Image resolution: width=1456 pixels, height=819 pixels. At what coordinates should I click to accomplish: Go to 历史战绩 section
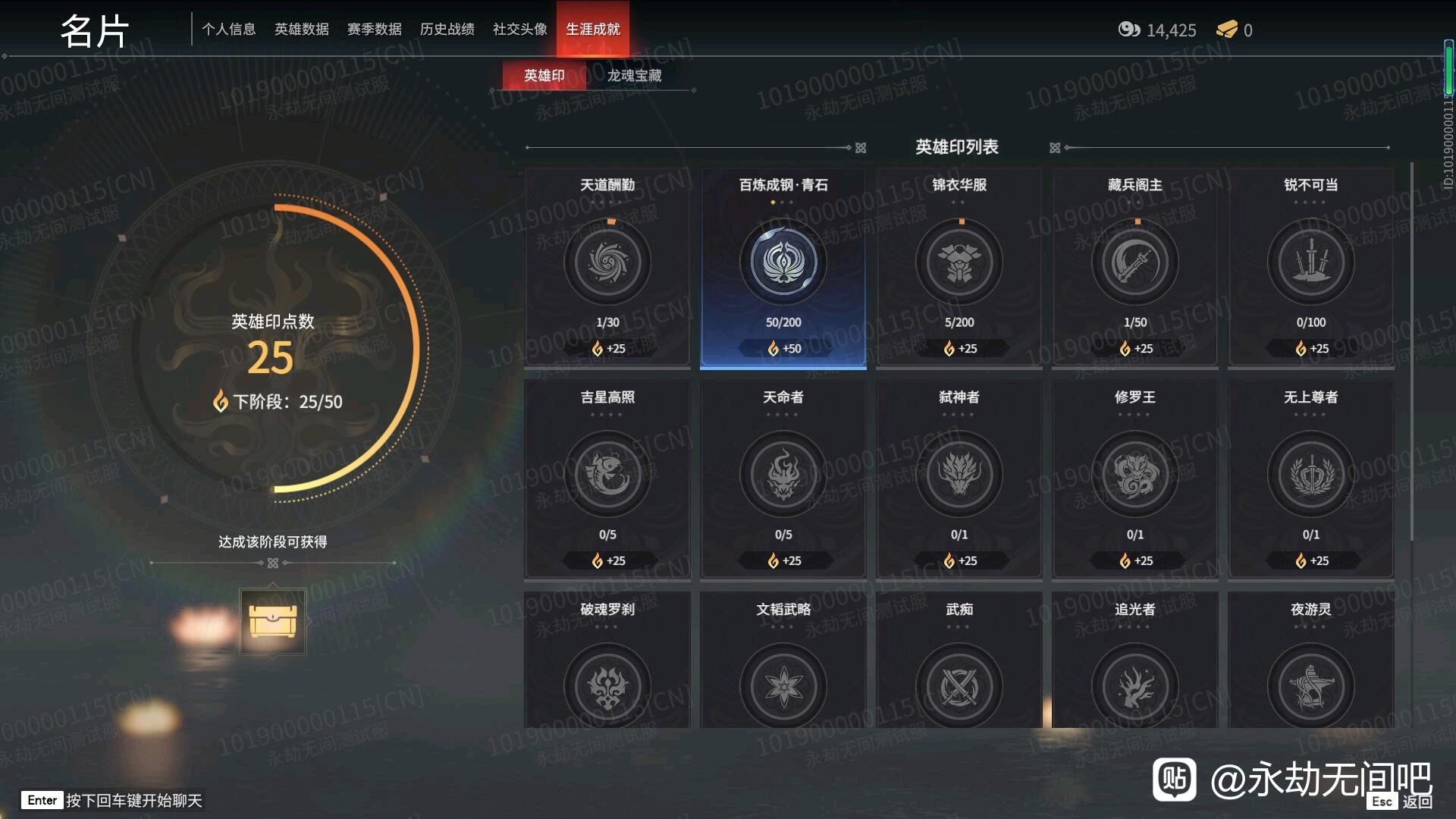[447, 28]
